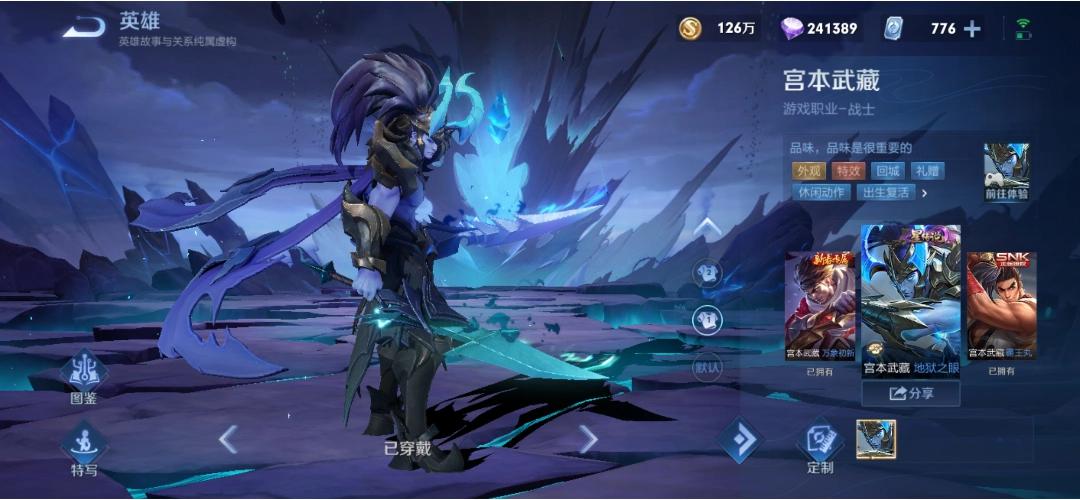Select the 出生复活 spawn revive tag

(885, 192)
